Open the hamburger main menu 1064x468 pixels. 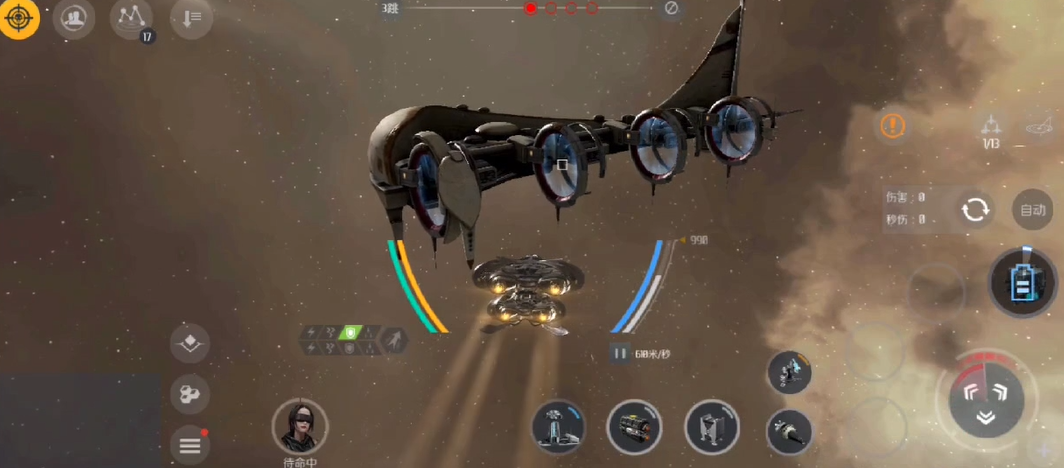(190, 445)
